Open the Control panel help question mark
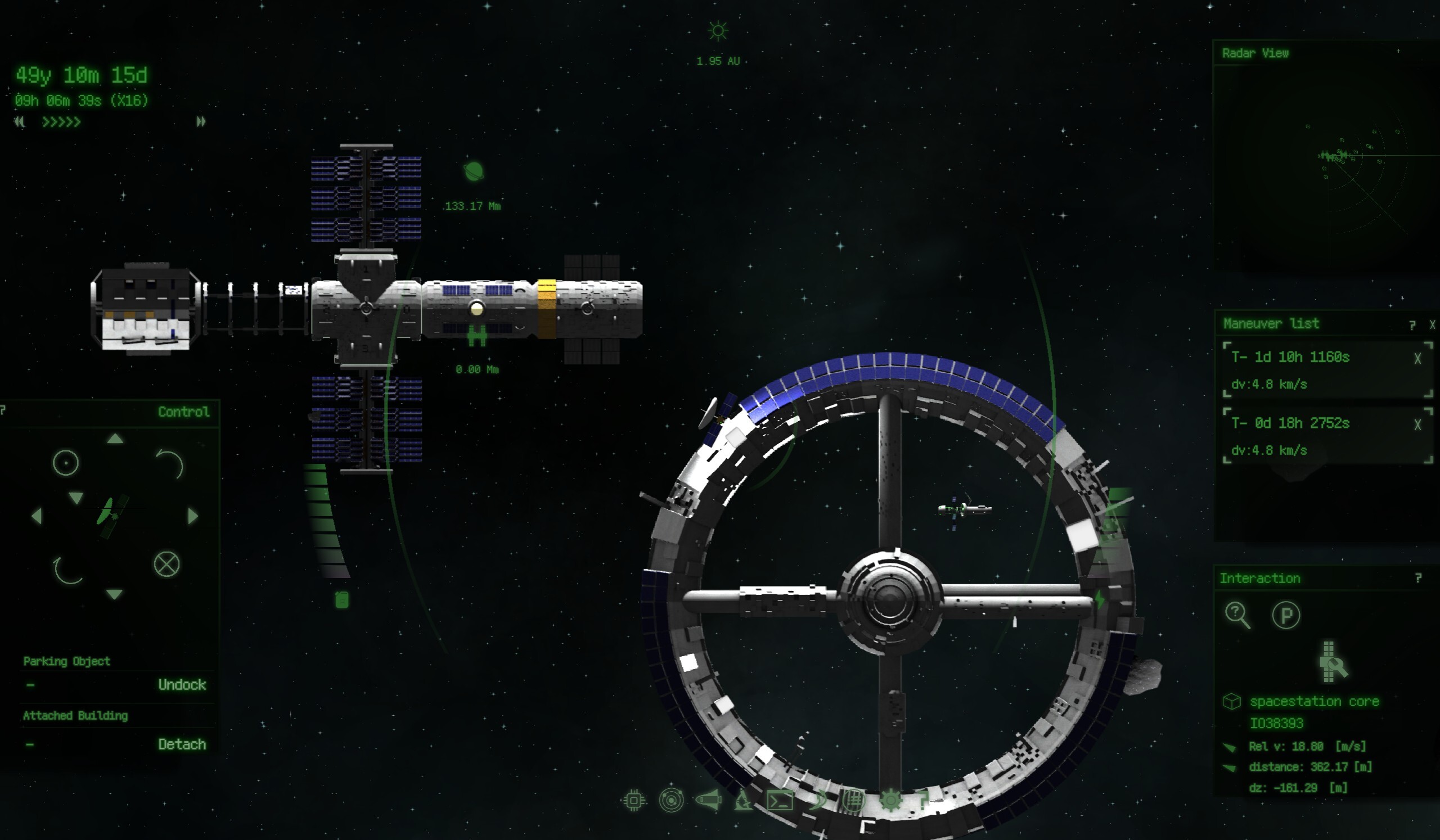Screen dimensions: 1440x840 [2, 410]
